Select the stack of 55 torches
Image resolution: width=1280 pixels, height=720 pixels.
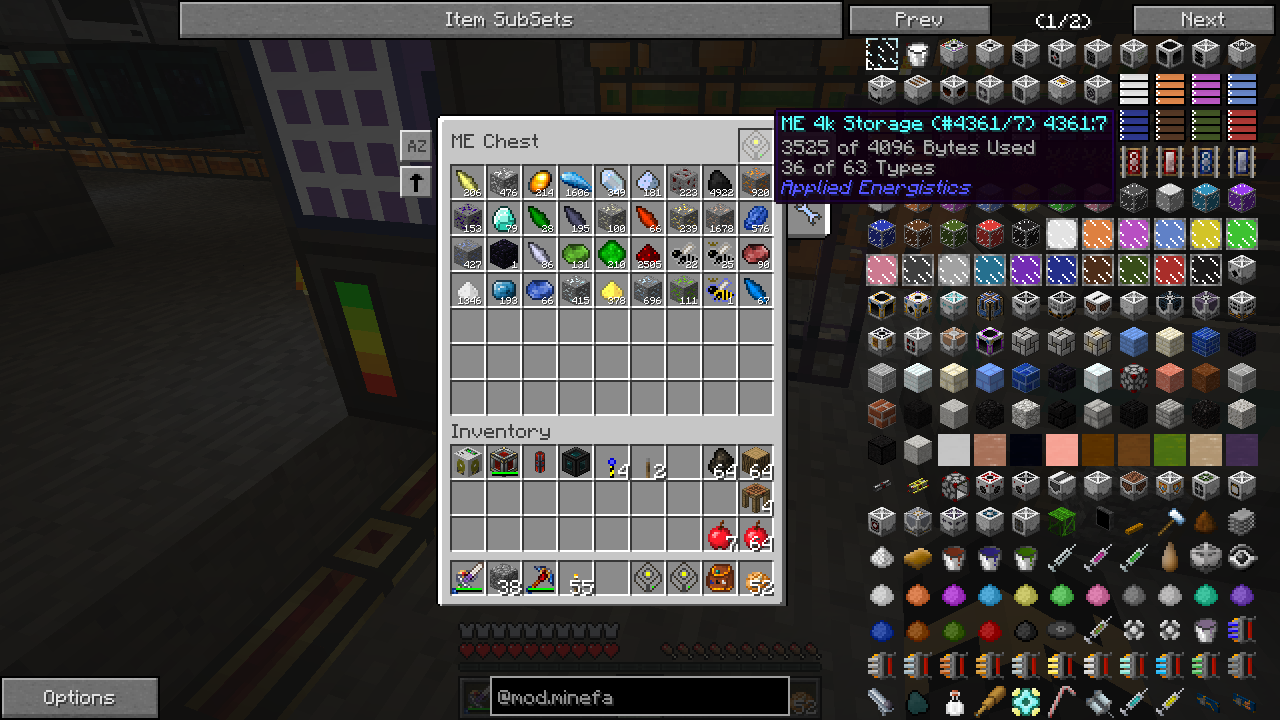(x=576, y=578)
